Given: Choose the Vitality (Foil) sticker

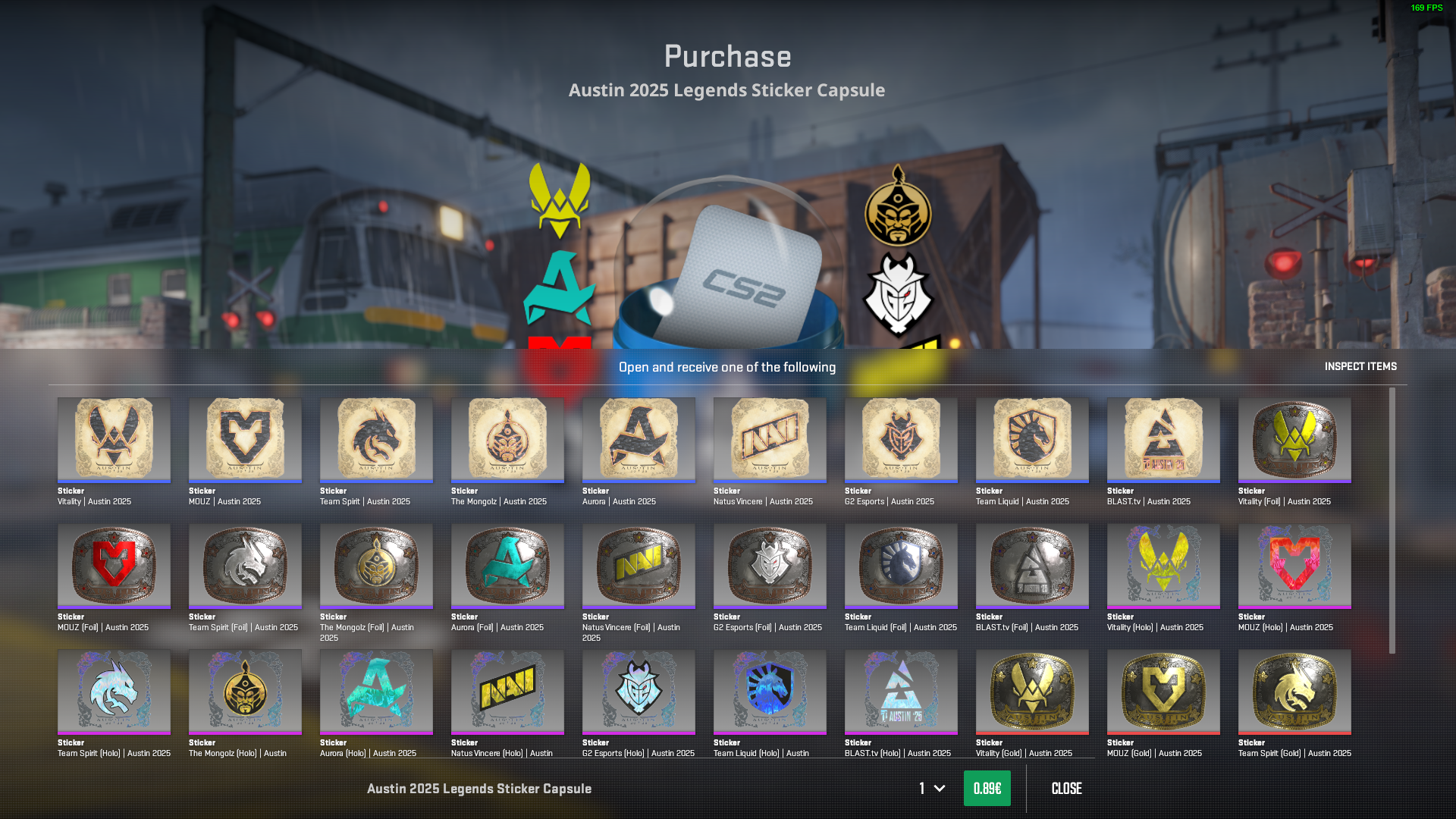Looking at the screenshot, I should (1294, 440).
